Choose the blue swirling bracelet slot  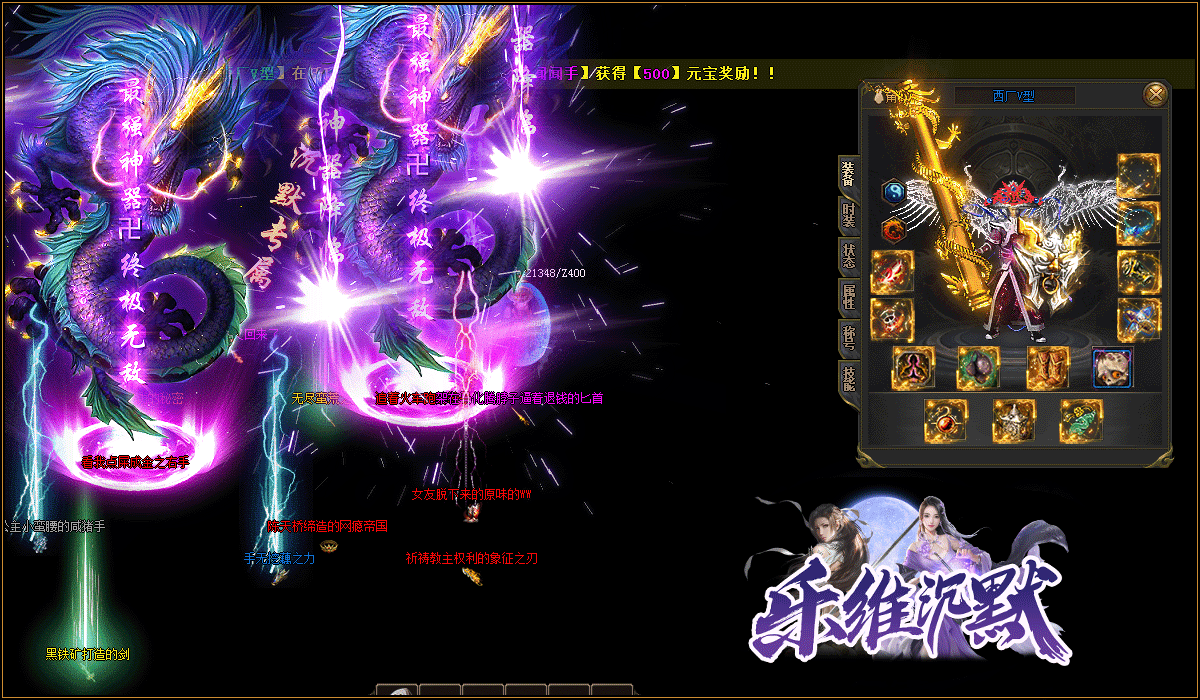click(x=1138, y=224)
